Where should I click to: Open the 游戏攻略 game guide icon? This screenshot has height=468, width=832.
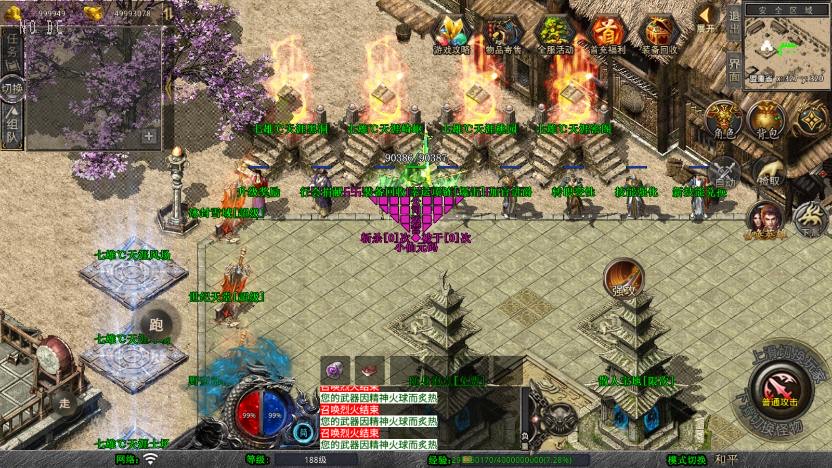451,33
